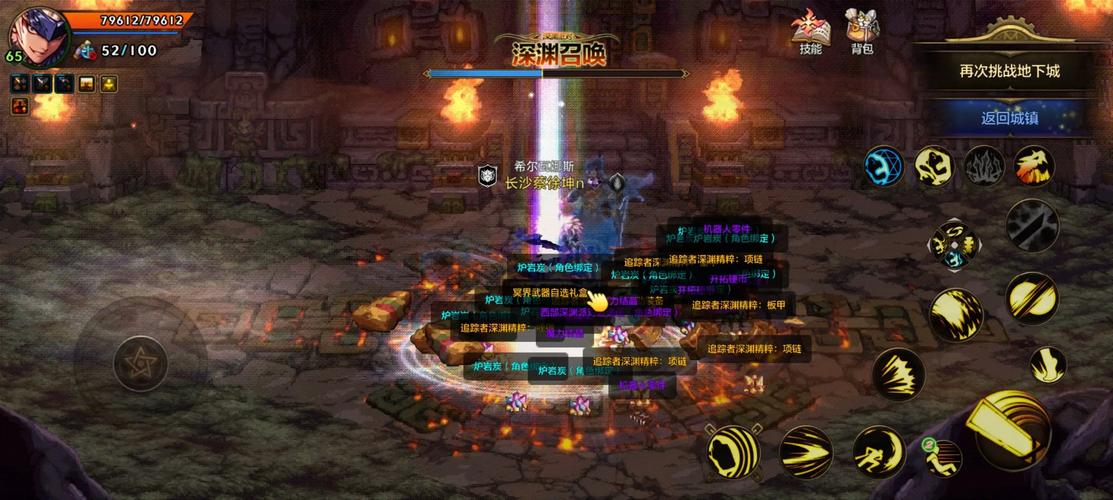Open the four-way skill switch wheel
Screen dimensions: 1113x500
pos(956,244)
